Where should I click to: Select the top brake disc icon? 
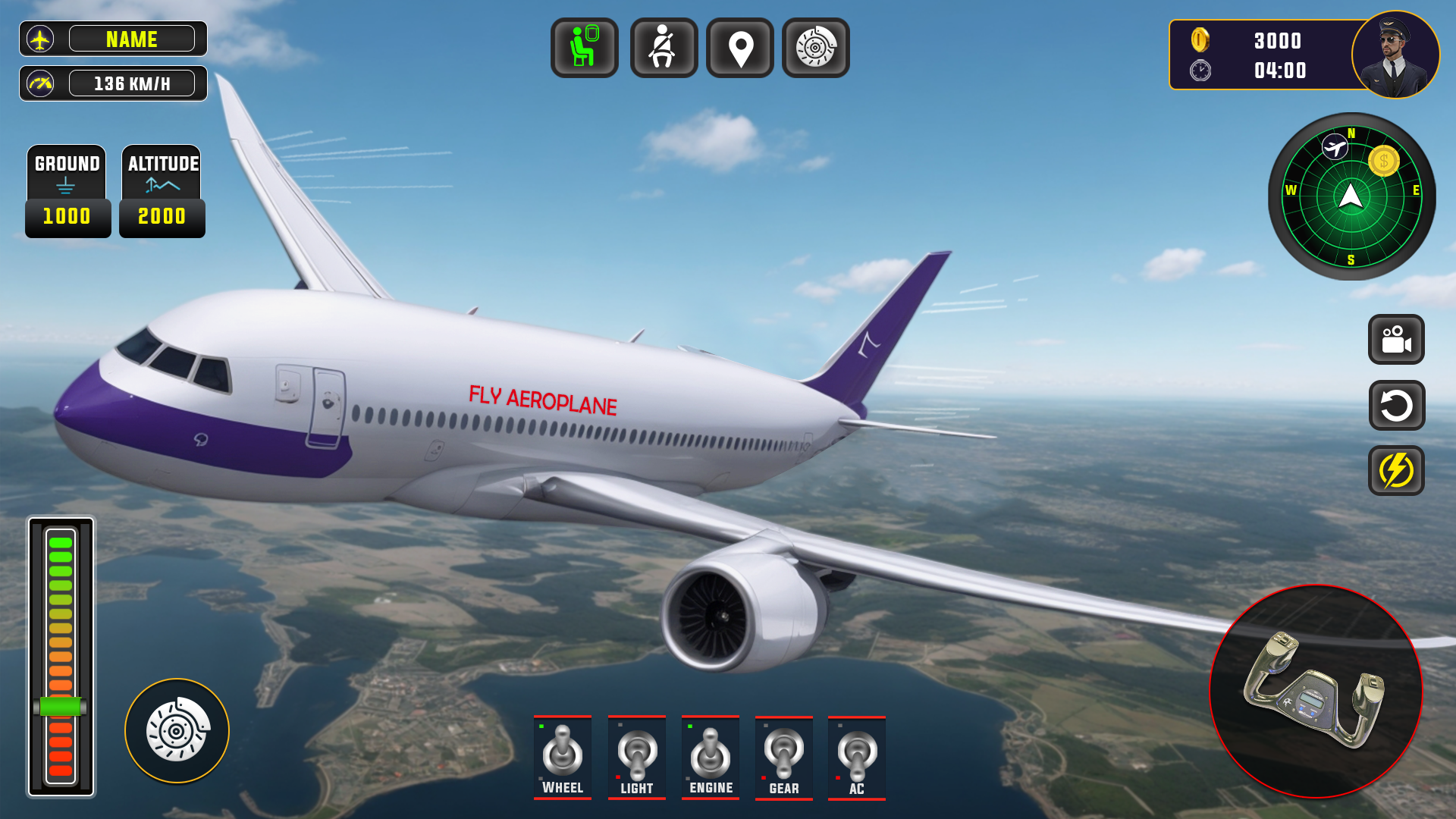(x=816, y=48)
